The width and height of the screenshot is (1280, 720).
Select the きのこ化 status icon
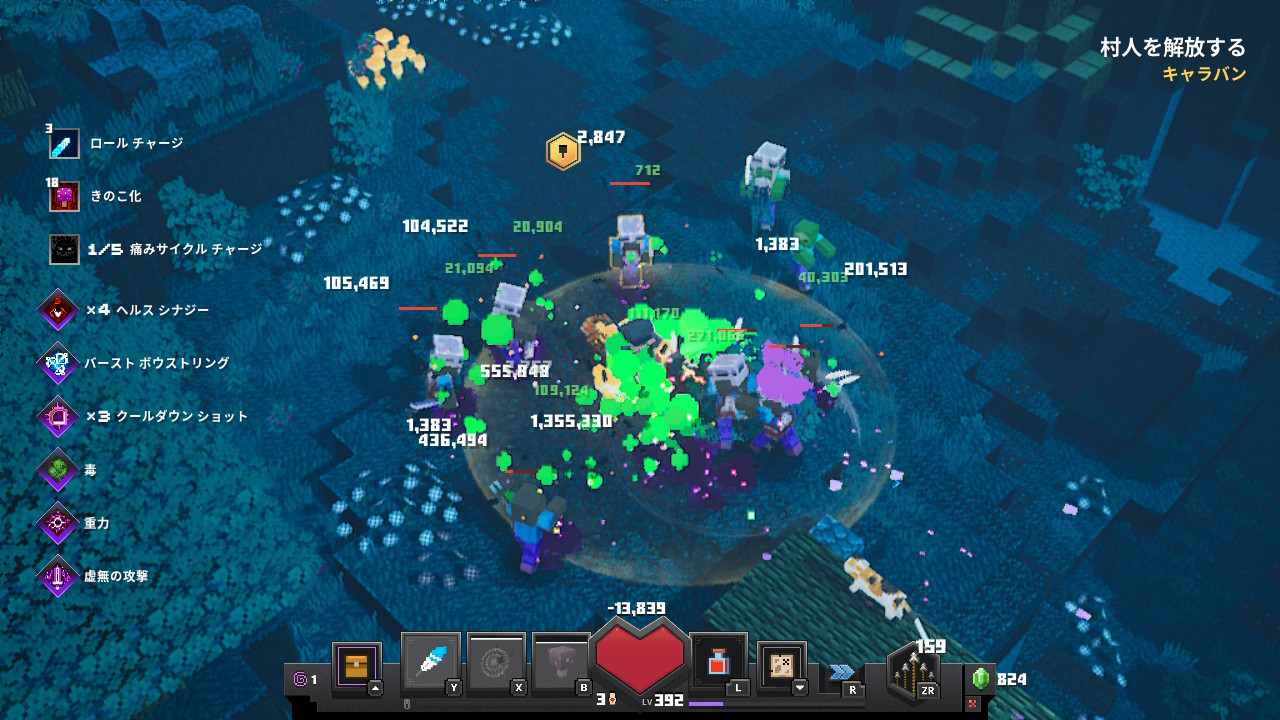coord(64,197)
